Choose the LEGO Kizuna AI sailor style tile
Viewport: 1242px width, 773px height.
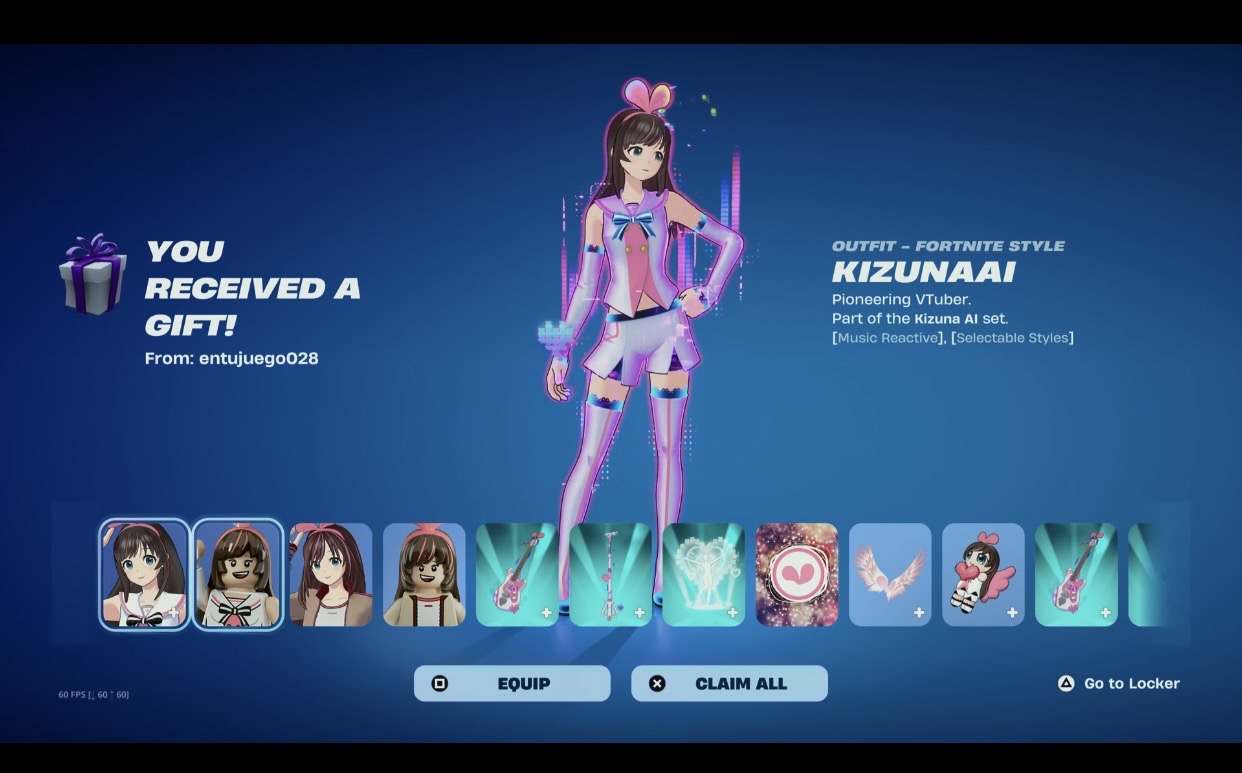click(x=237, y=574)
